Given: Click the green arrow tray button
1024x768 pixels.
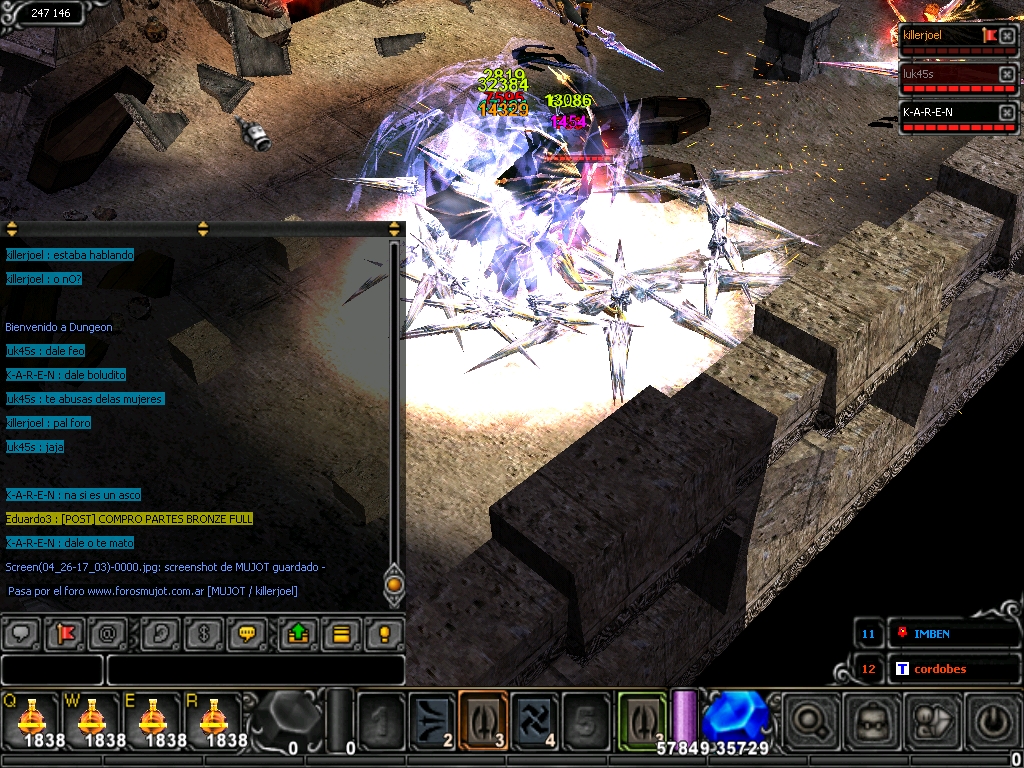Looking at the screenshot, I should (x=297, y=633).
